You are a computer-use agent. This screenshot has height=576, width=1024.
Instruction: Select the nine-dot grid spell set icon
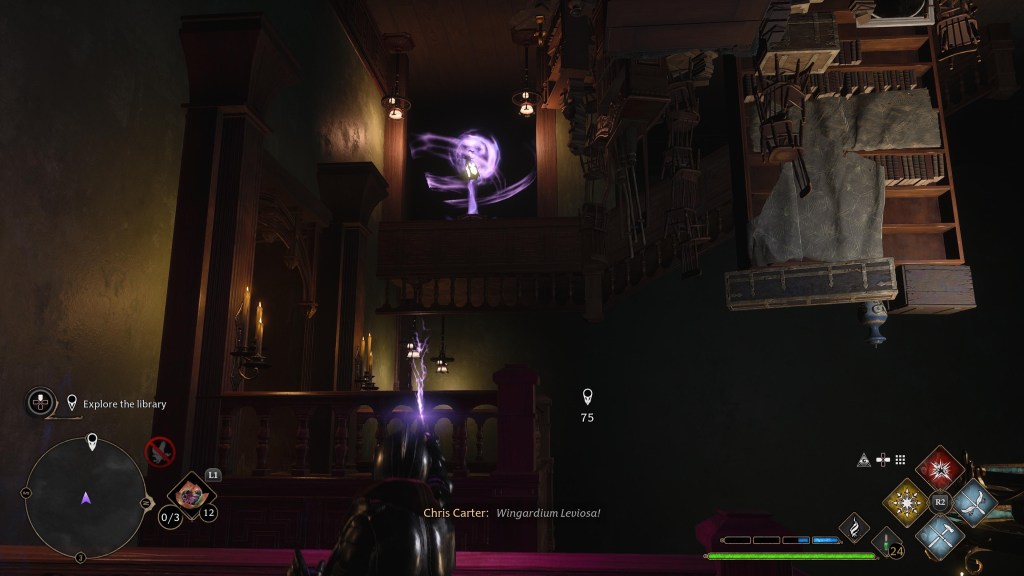[900, 460]
